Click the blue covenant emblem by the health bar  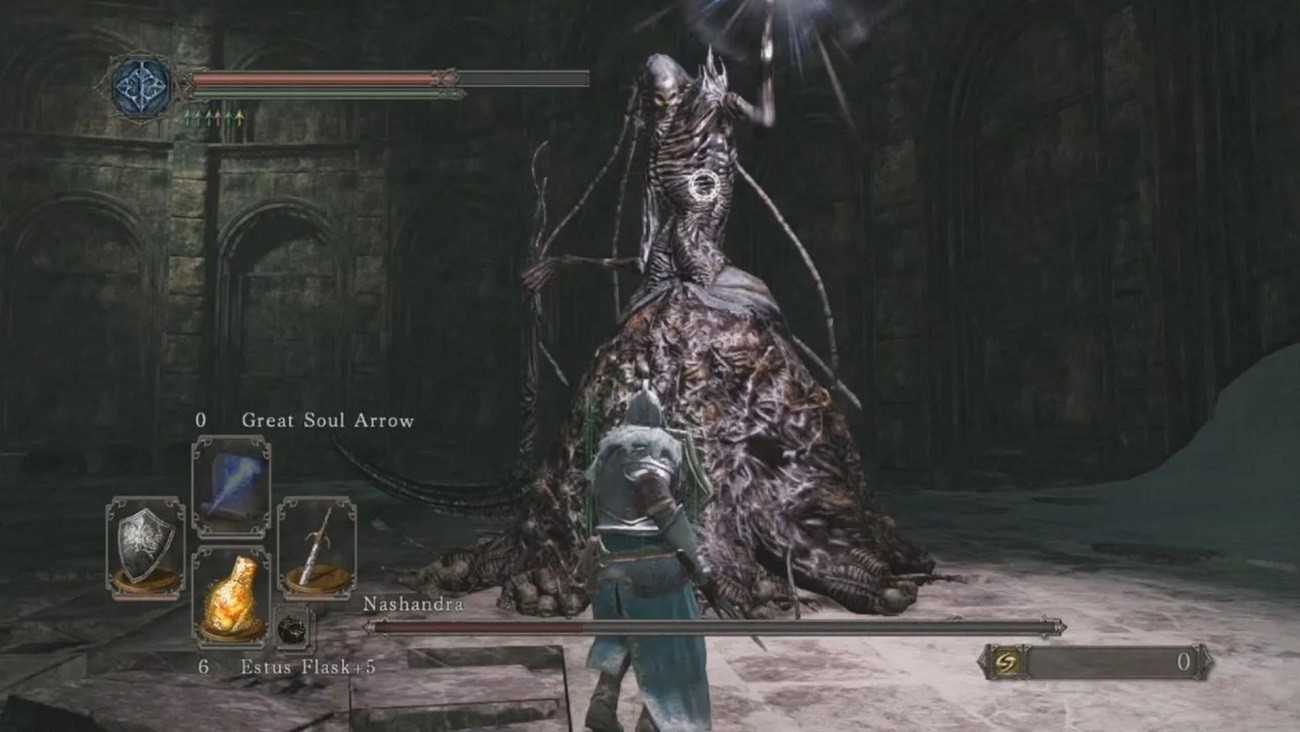click(142, 88)
